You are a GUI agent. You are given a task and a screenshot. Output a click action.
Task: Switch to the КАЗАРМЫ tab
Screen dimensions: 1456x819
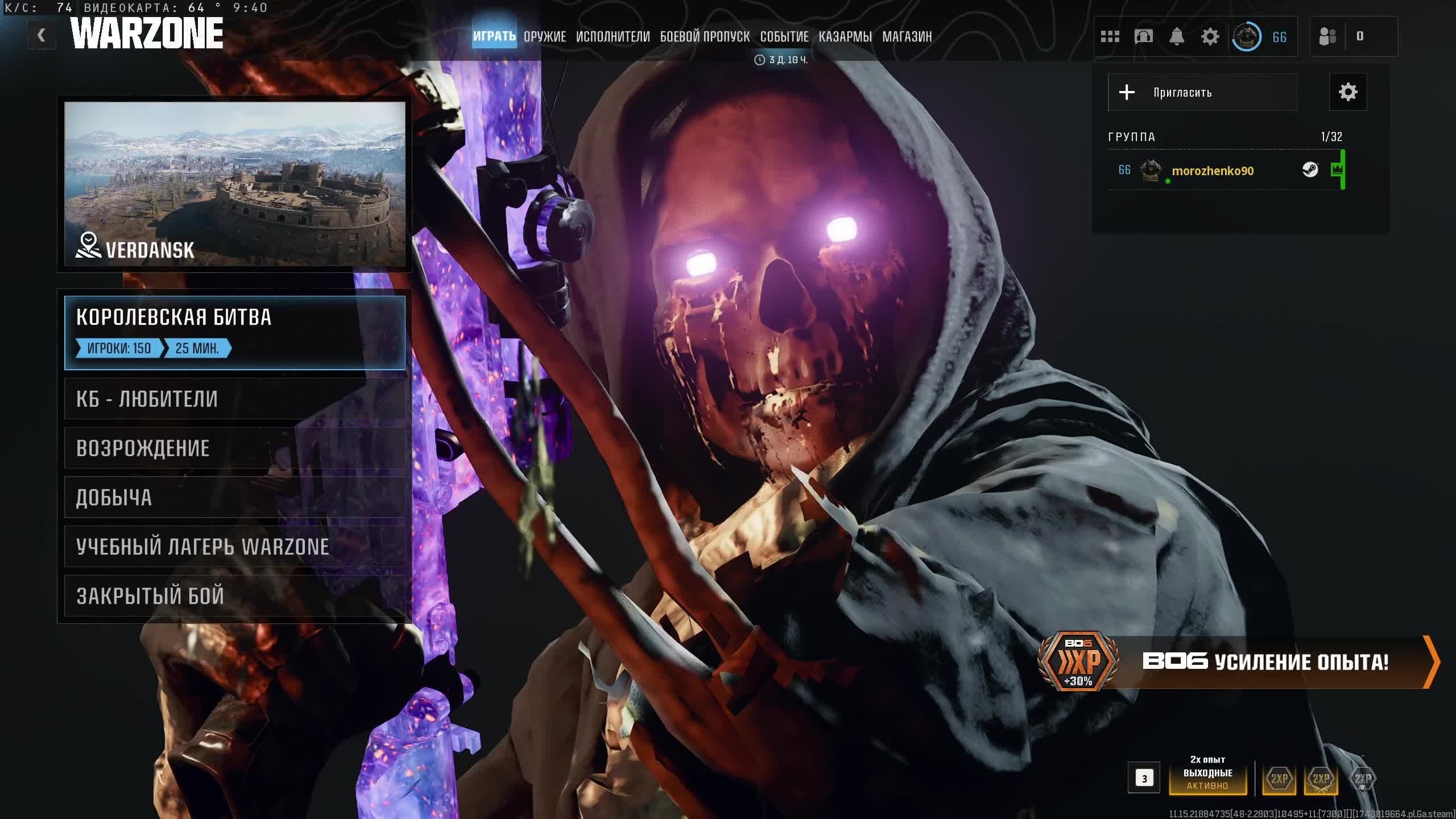tap(845, 37)
